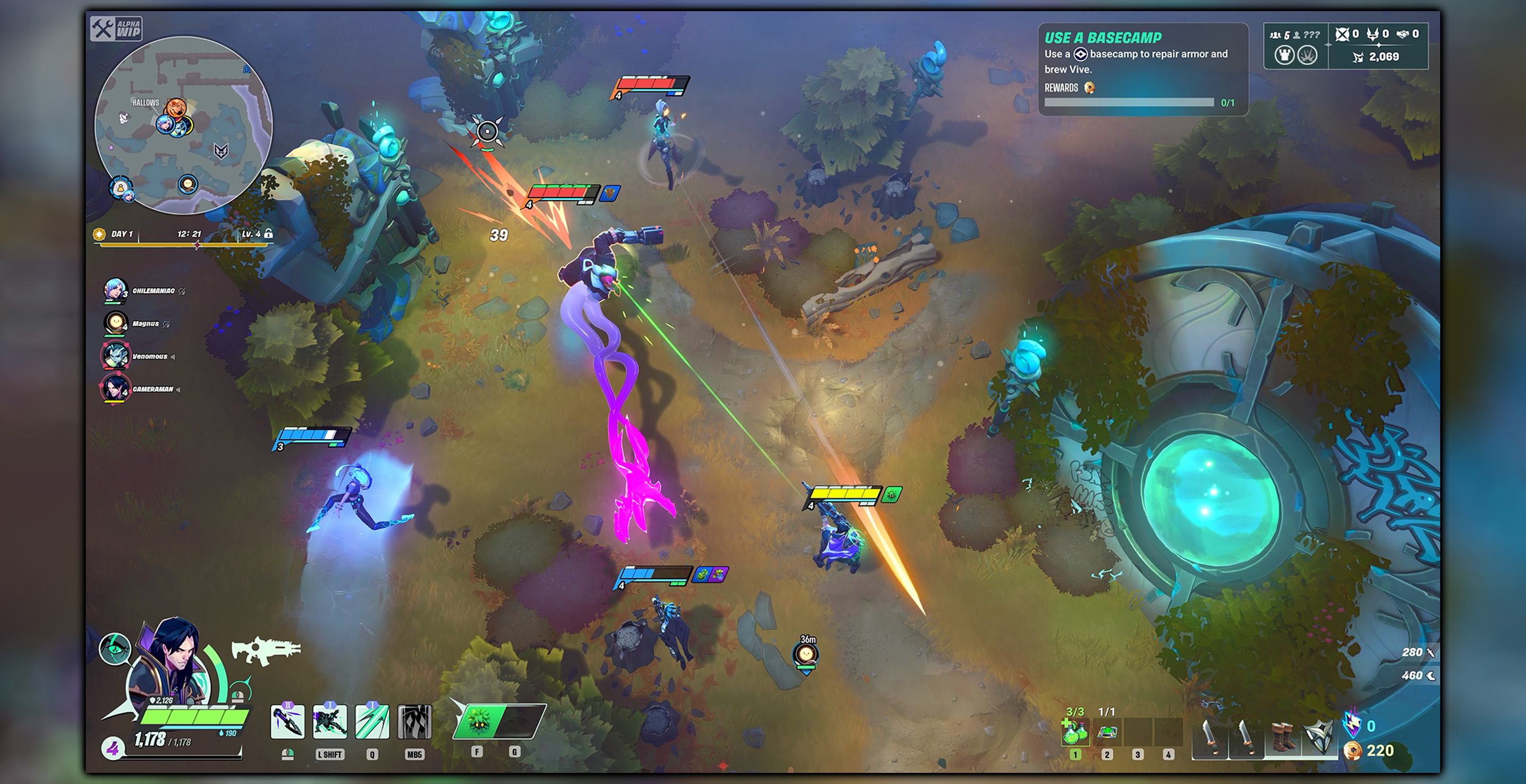Click the REWARDS coin next to quest text
Viewport: 1526px width, 784px height.
tap(1089, 89)
